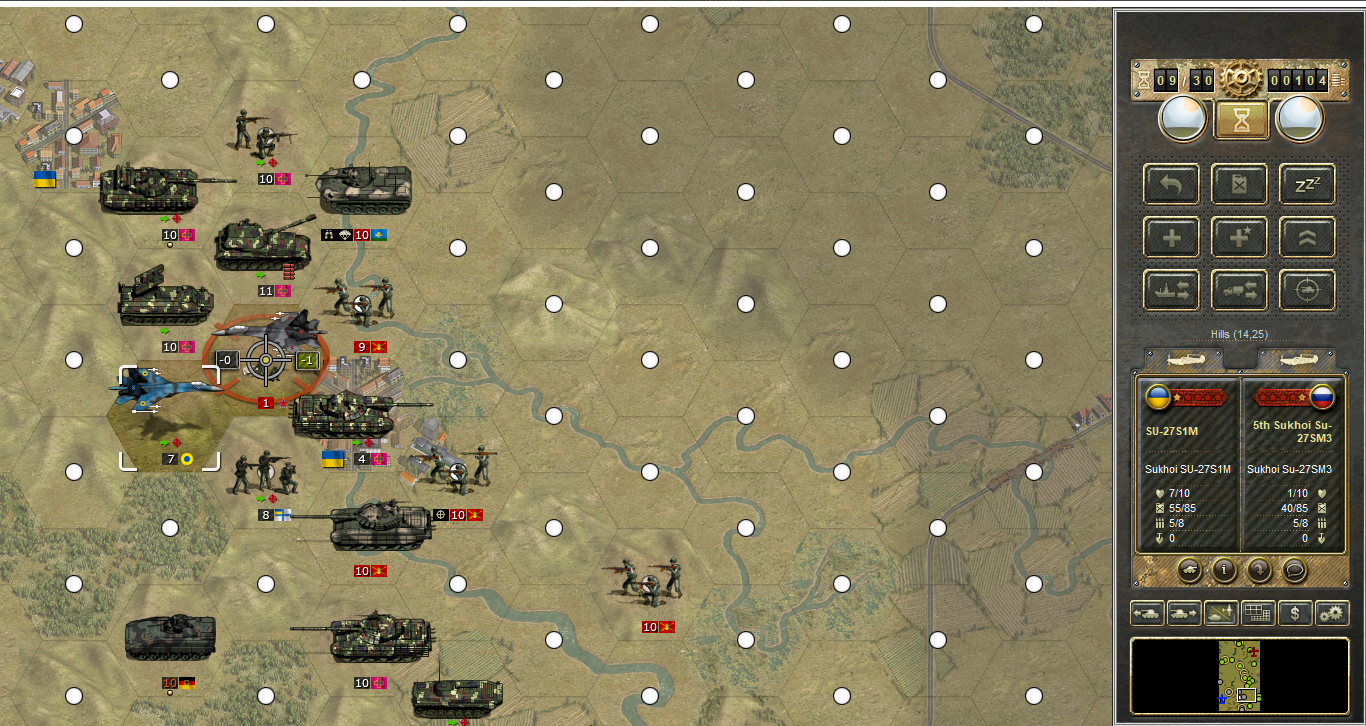Open the grid strategic map button
Viewport: 1366px width, 726px height.
pyautogui.click(x=1258, y=613)
